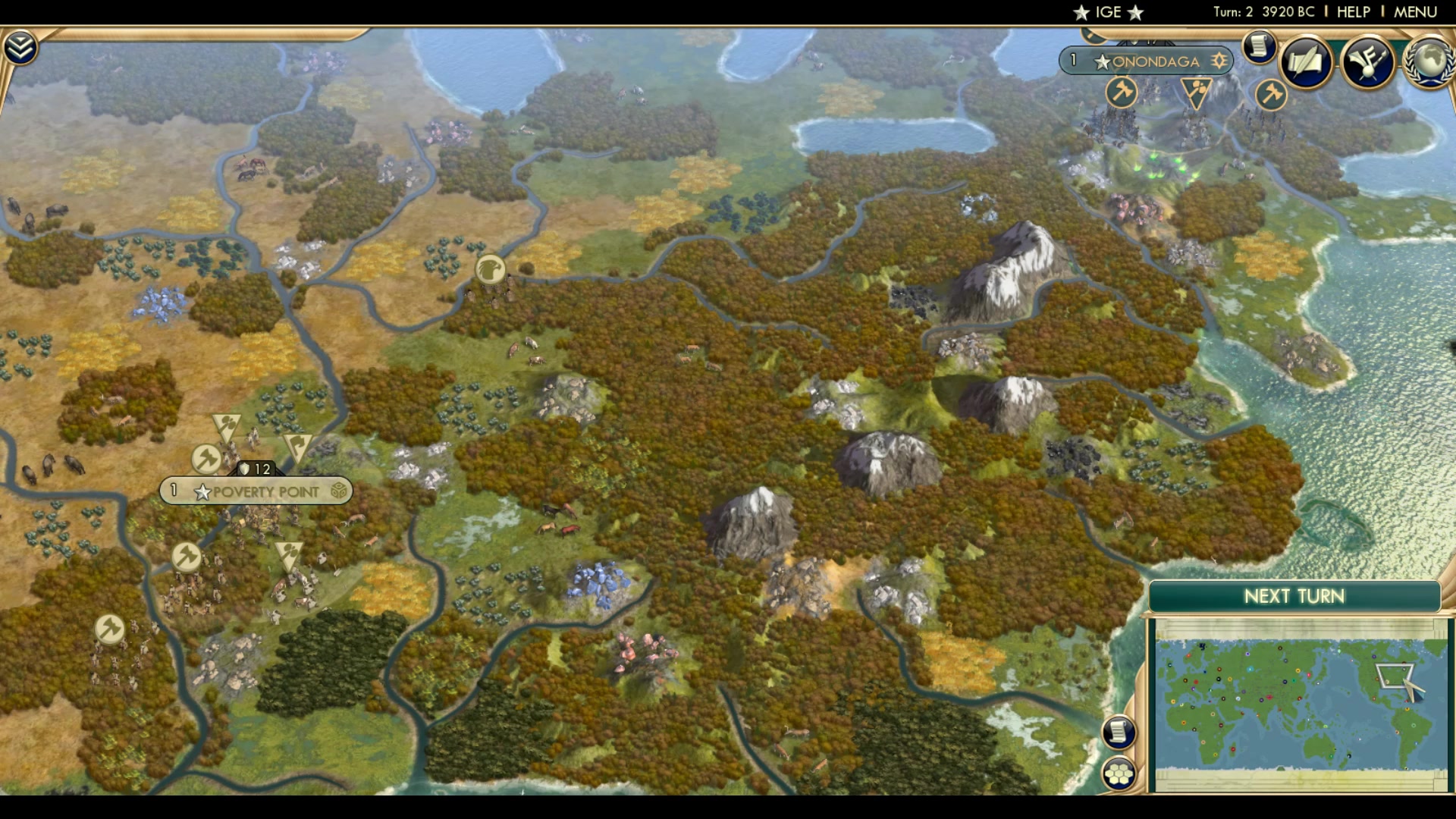Expand the unit panel chevron top-left
1456x819 pixels.
tap(22, 45)
